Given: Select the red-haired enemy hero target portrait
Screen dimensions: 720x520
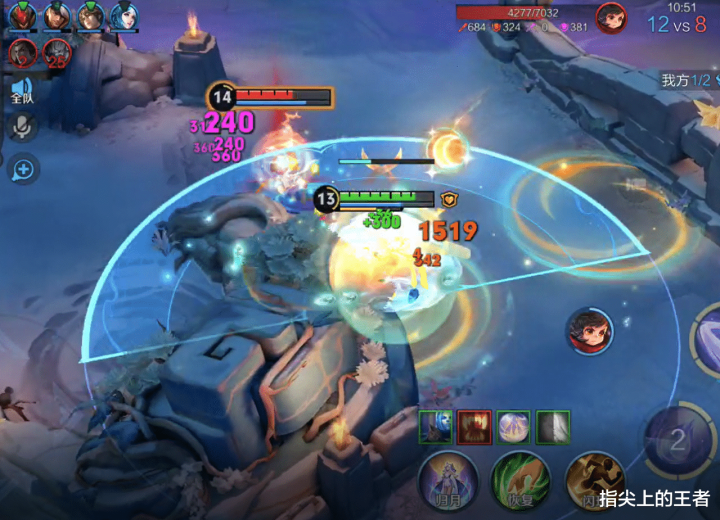Looking at the screenshot, I should [590, 330].
